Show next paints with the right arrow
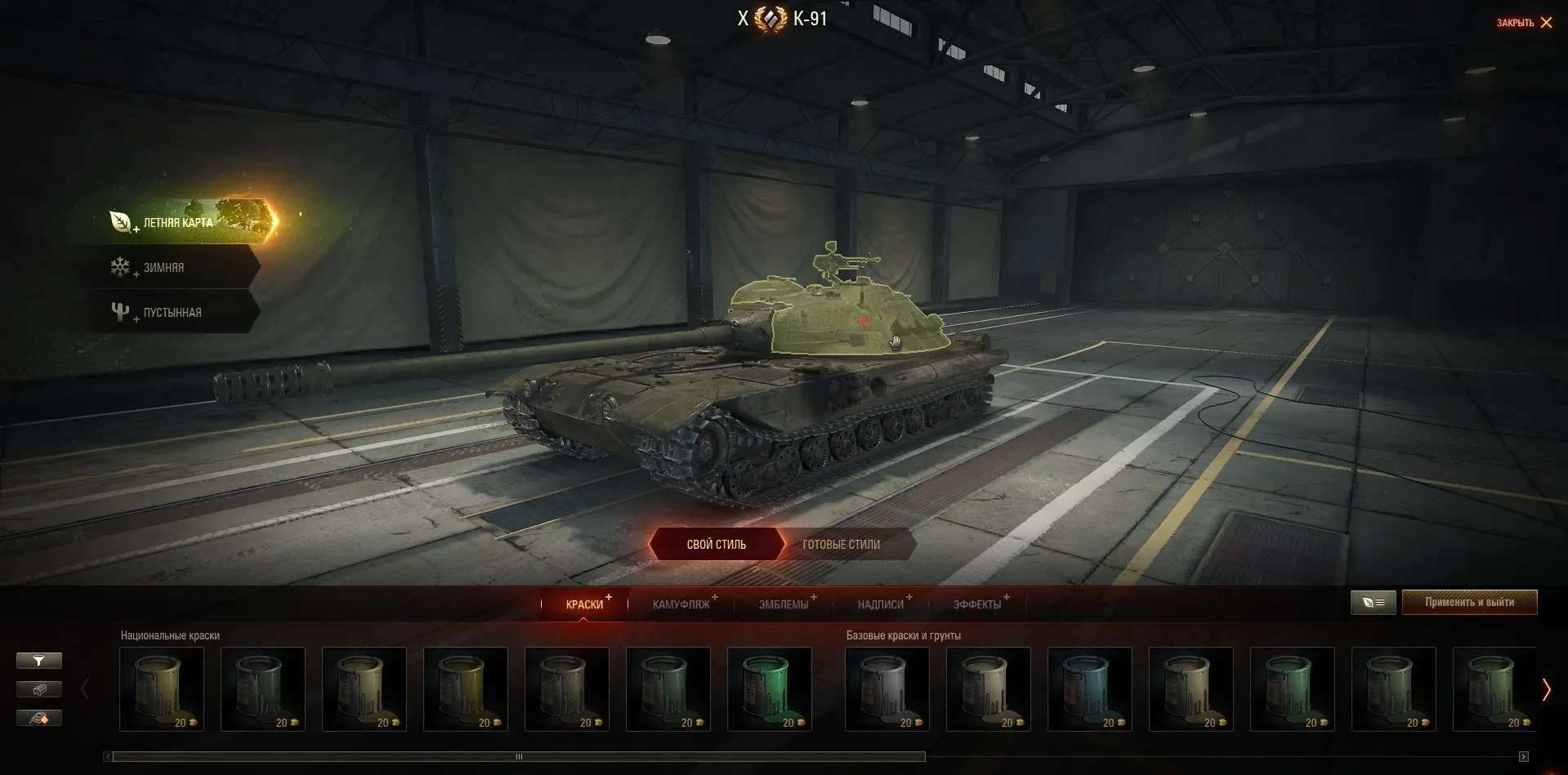This screenshot has height=775, width=1568. pos(1546,690)
